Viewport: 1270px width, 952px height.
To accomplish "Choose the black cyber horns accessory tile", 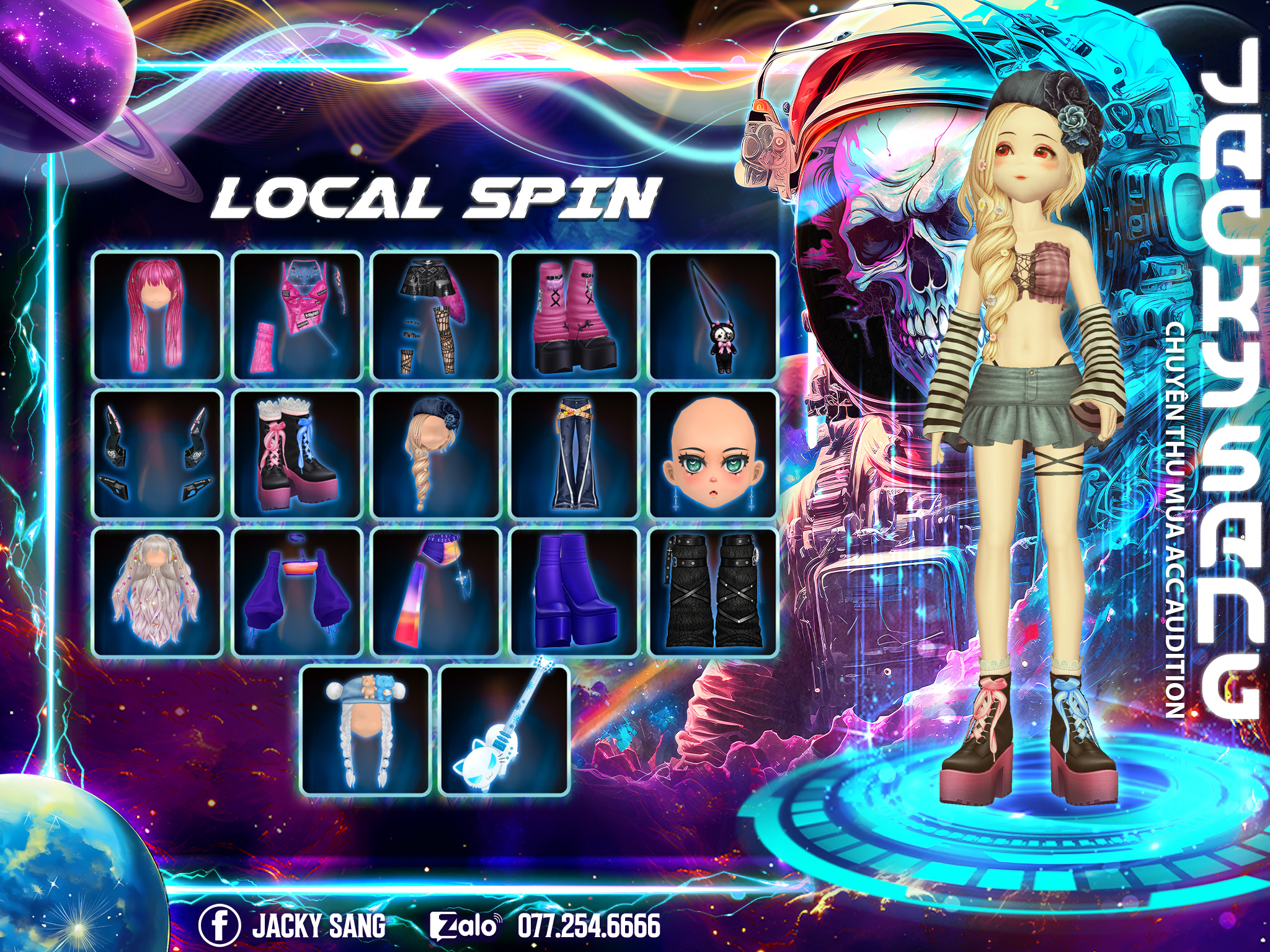I will tap(158, 454).
